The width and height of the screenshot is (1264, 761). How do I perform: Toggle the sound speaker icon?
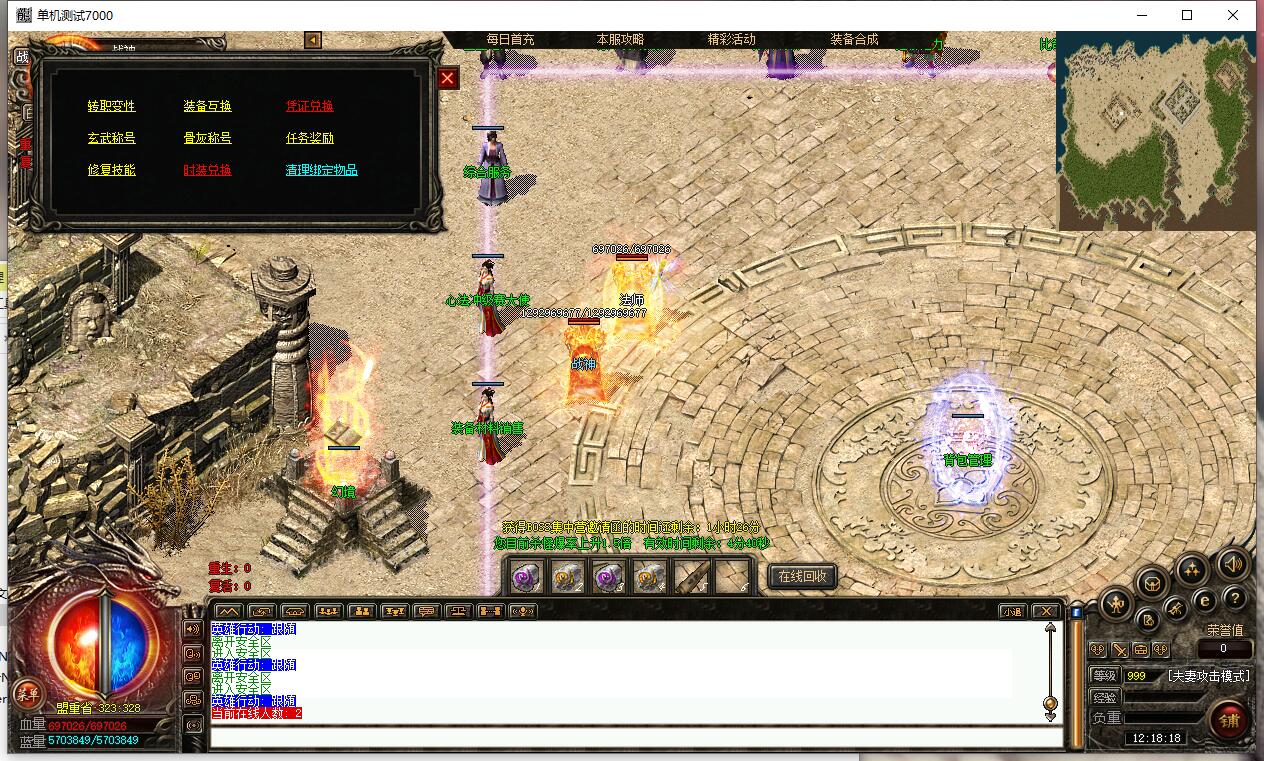coord(1233,565)
